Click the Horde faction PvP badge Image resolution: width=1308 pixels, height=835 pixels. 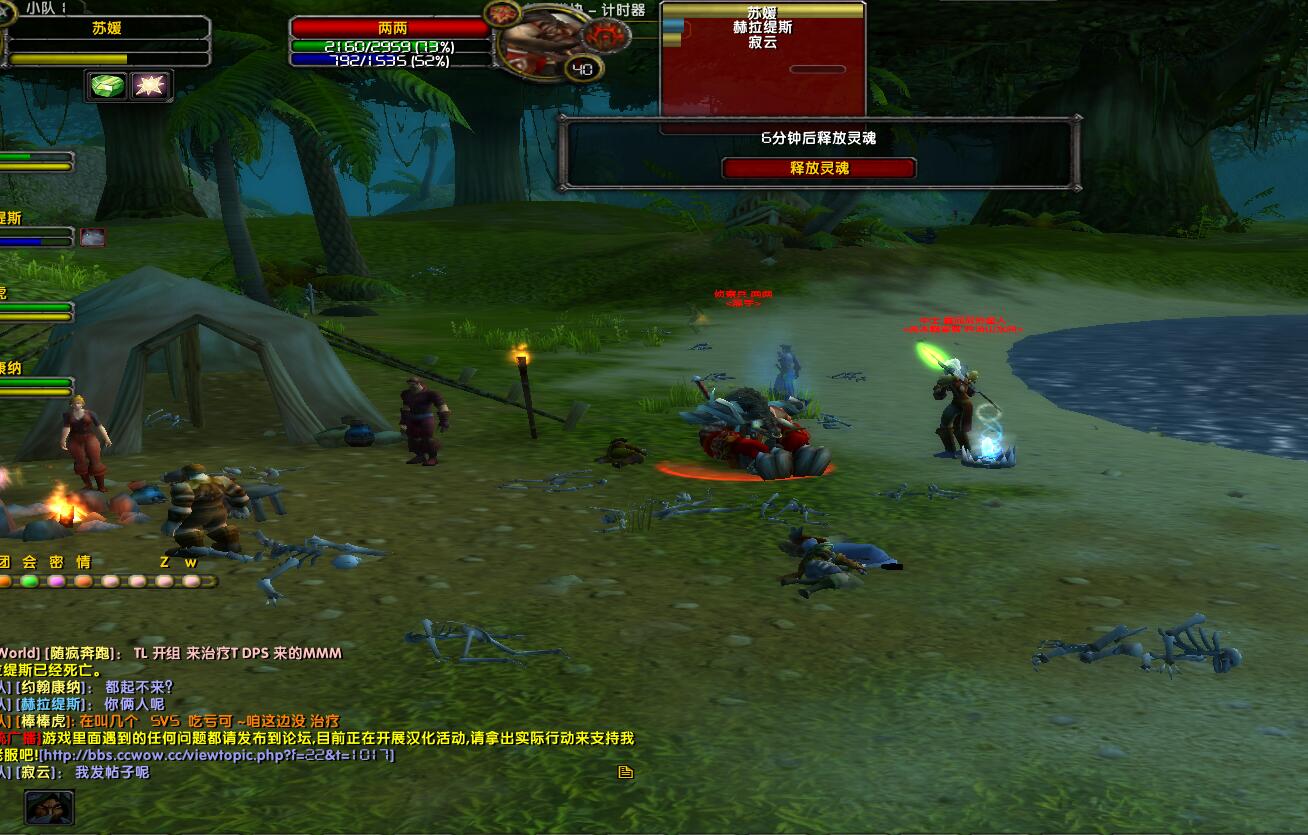click(x=606, y=36)
